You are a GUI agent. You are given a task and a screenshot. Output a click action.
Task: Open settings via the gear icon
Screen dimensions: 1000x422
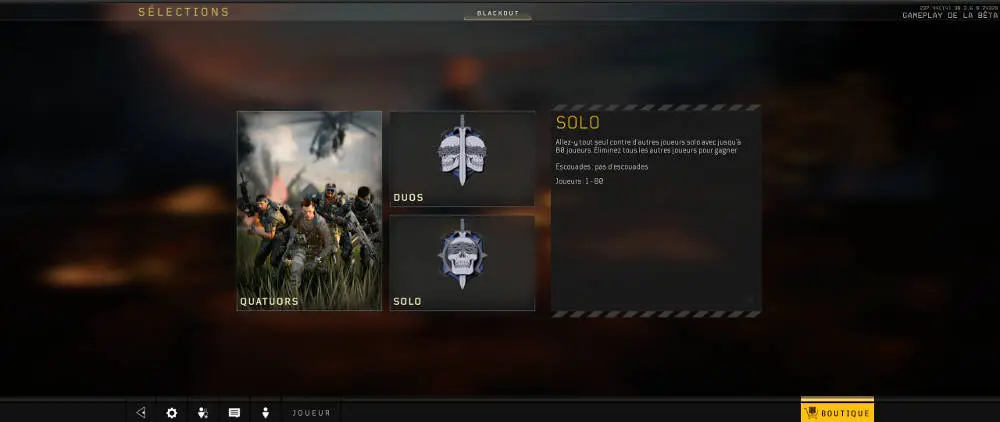point(171,412)
